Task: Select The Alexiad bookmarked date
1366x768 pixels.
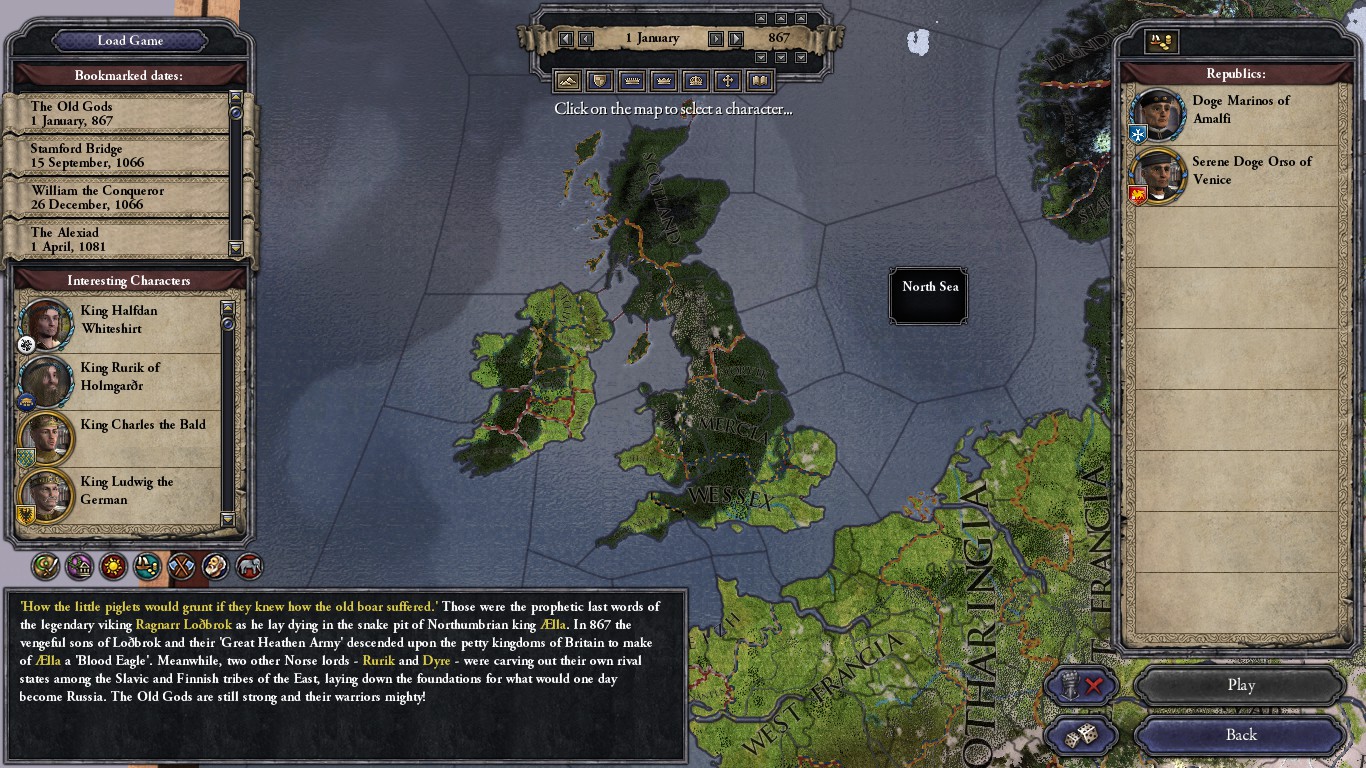Action: click(120, 239)
